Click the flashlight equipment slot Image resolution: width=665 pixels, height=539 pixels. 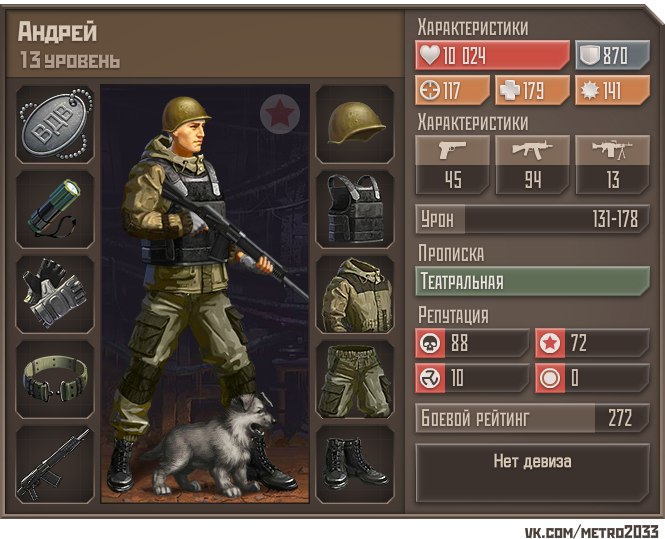click(56, 210)
